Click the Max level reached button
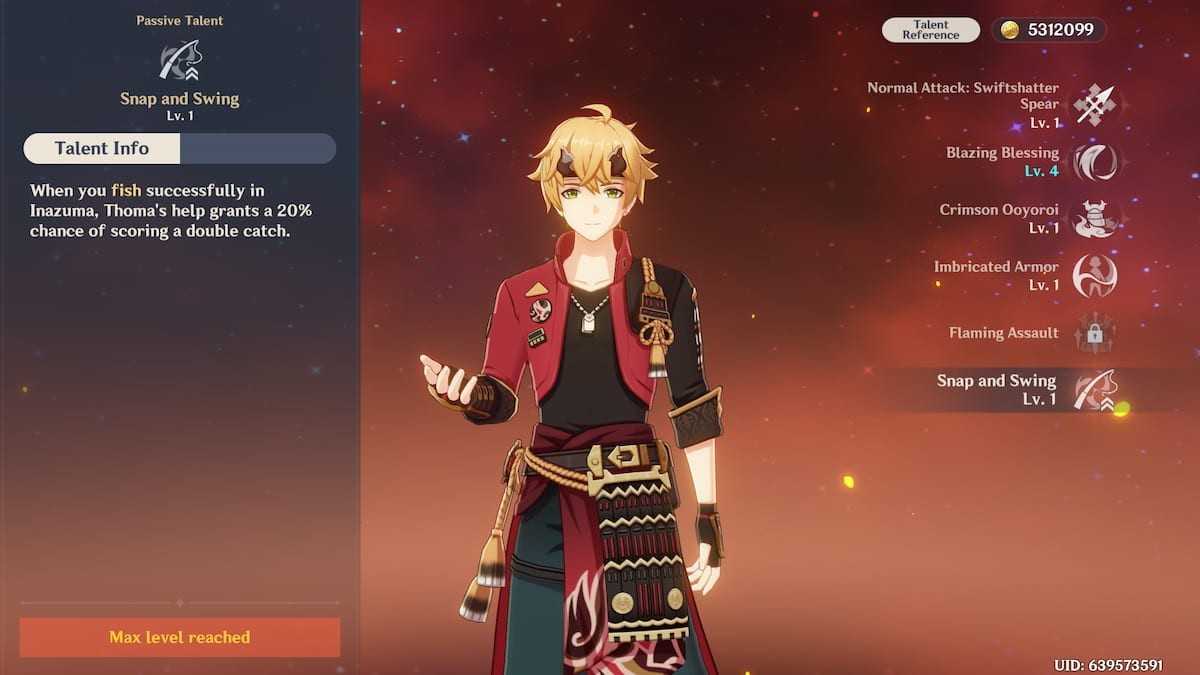 click(180, 637)
